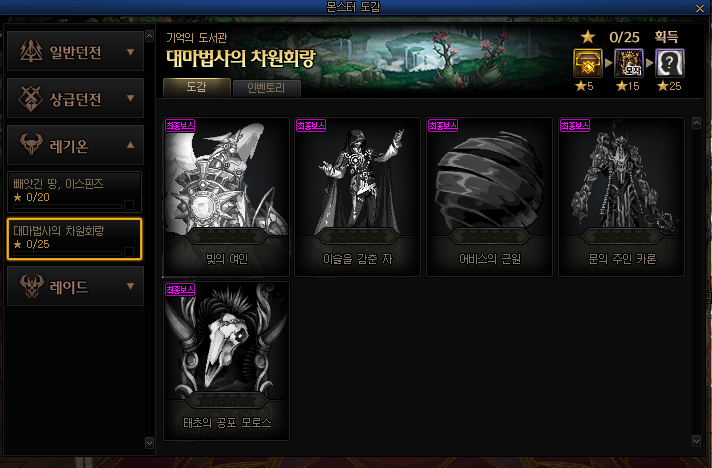Select 빼앗긴 땅, 이스핀즈 dungeon entry
The height and width of the screenshot is (468, 712).
75,190
